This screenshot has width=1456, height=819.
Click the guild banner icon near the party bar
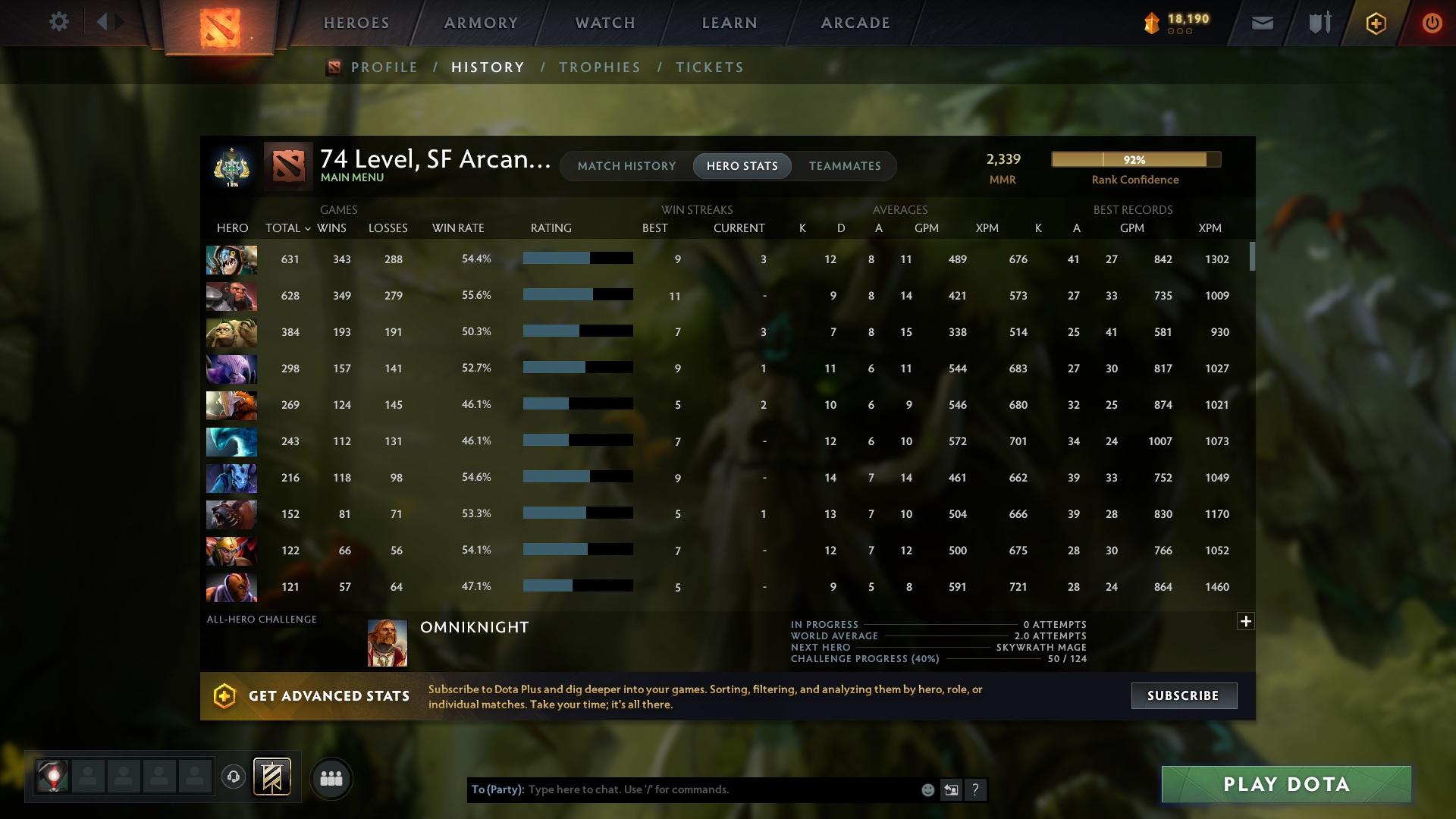pyautogui.click(x=273, y=778)
